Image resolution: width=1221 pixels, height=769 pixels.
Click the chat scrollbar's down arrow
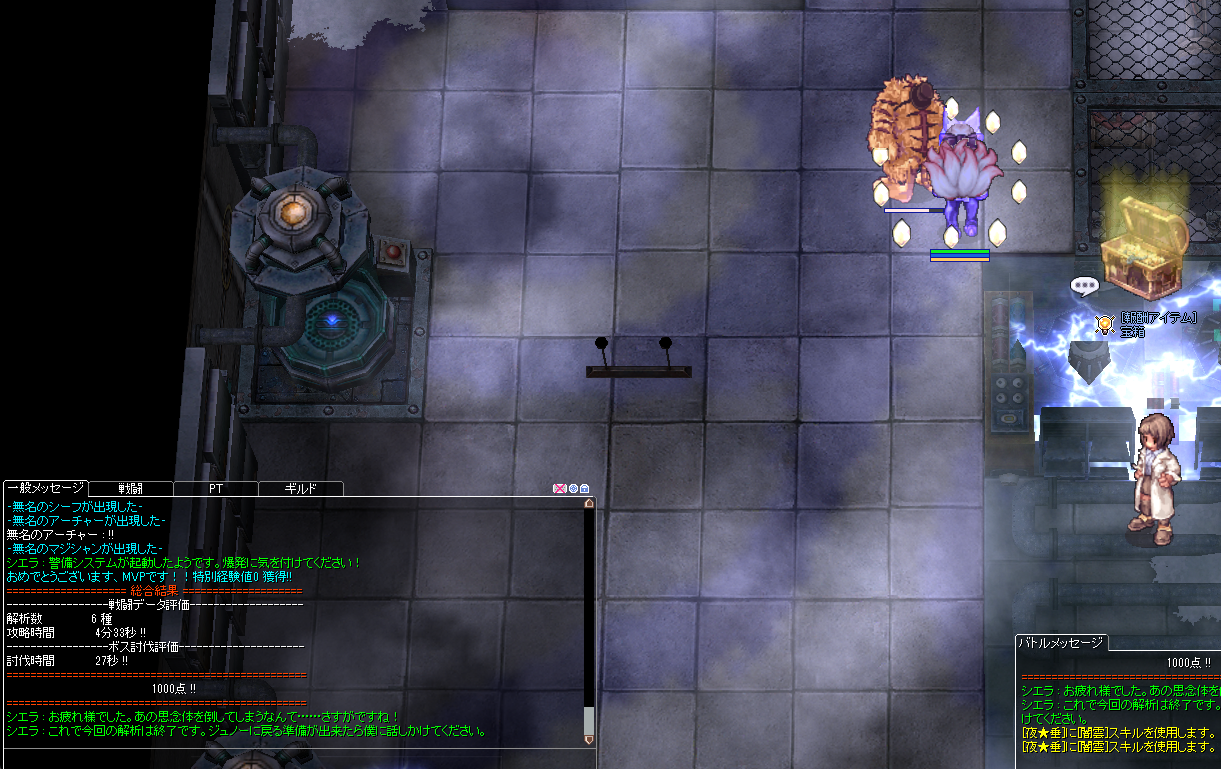(589, 739)
